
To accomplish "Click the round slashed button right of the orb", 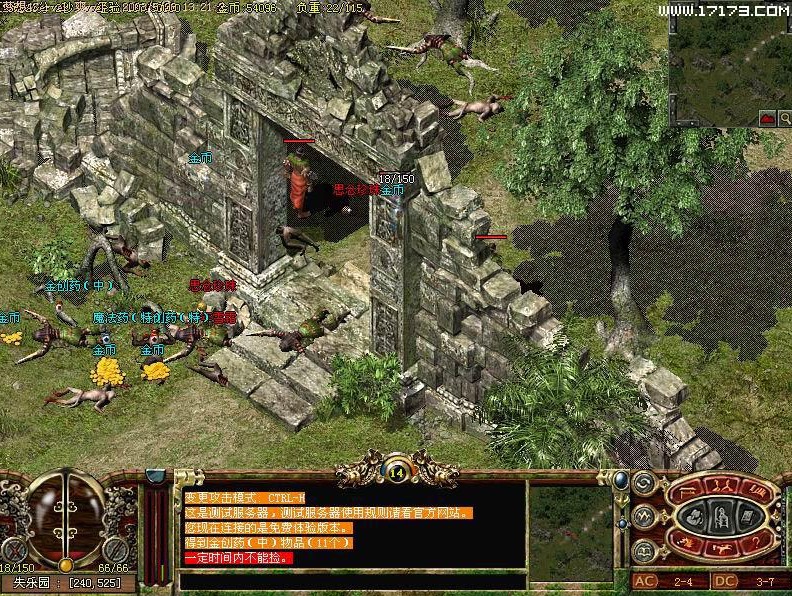I will 117,549.
